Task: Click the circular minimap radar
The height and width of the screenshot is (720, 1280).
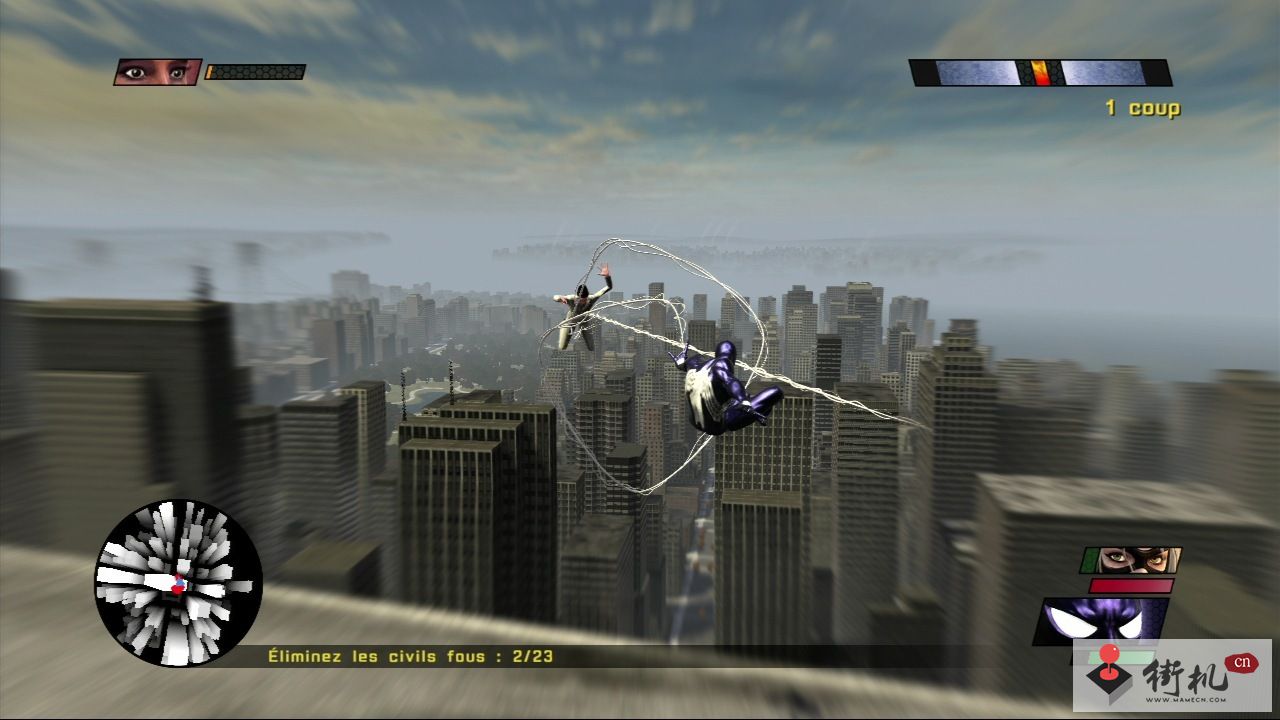Action: 178,583
